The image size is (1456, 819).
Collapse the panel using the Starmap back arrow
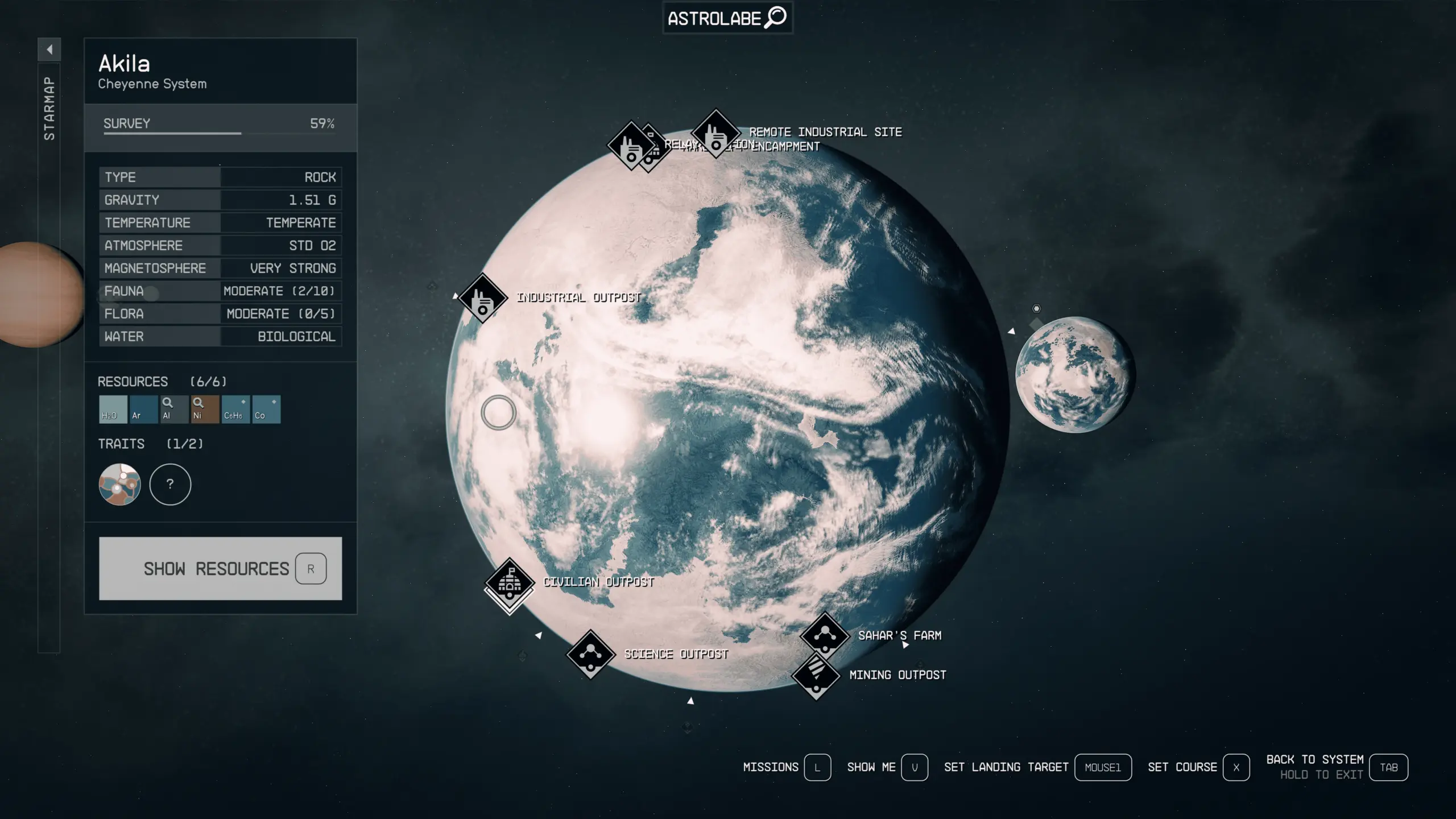50,49
